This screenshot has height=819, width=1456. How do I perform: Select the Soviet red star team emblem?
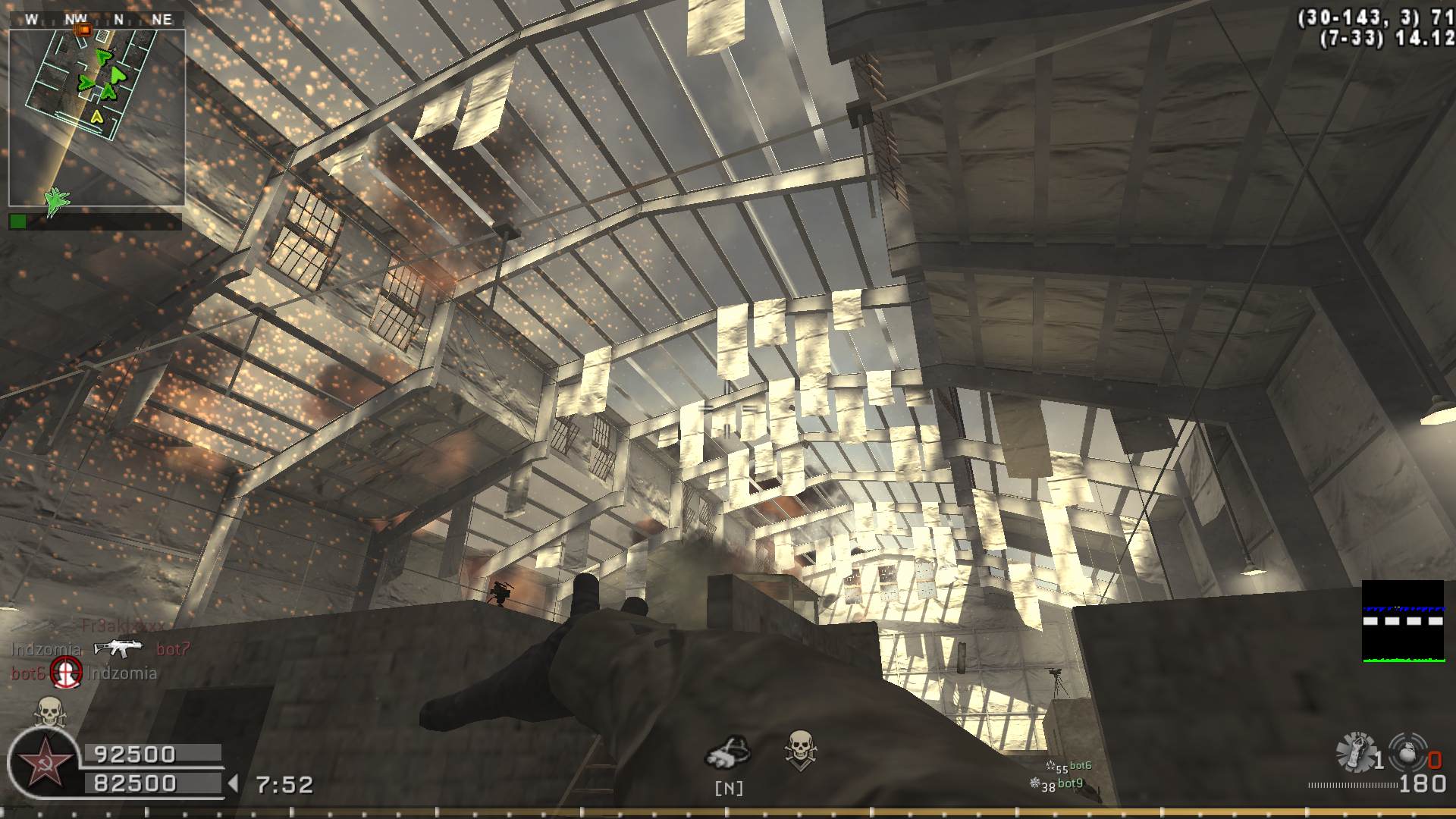44,761
